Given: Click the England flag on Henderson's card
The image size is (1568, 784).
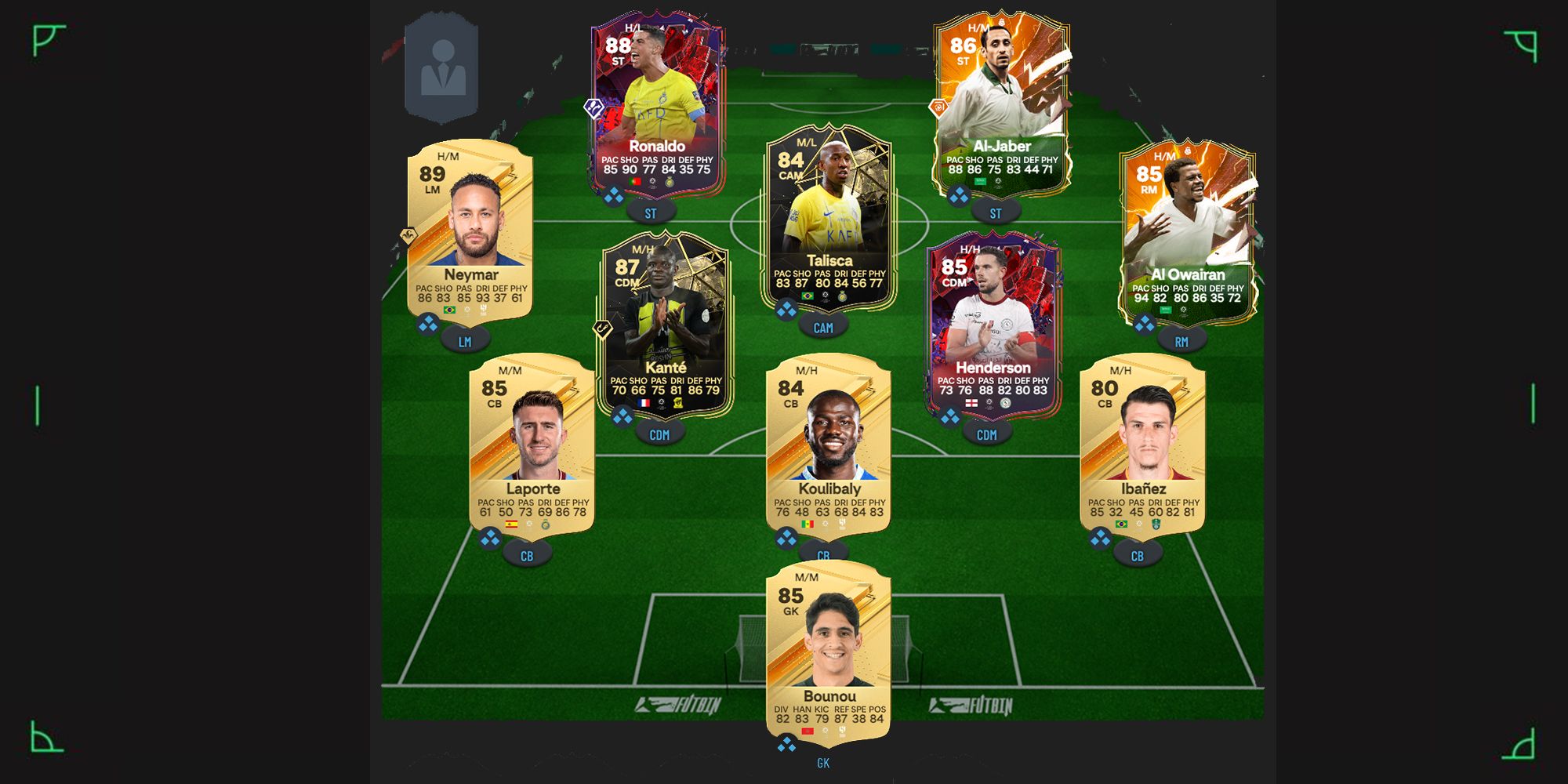Looking at the screenshot, I should pyautogui.click(x=971, y=402).
